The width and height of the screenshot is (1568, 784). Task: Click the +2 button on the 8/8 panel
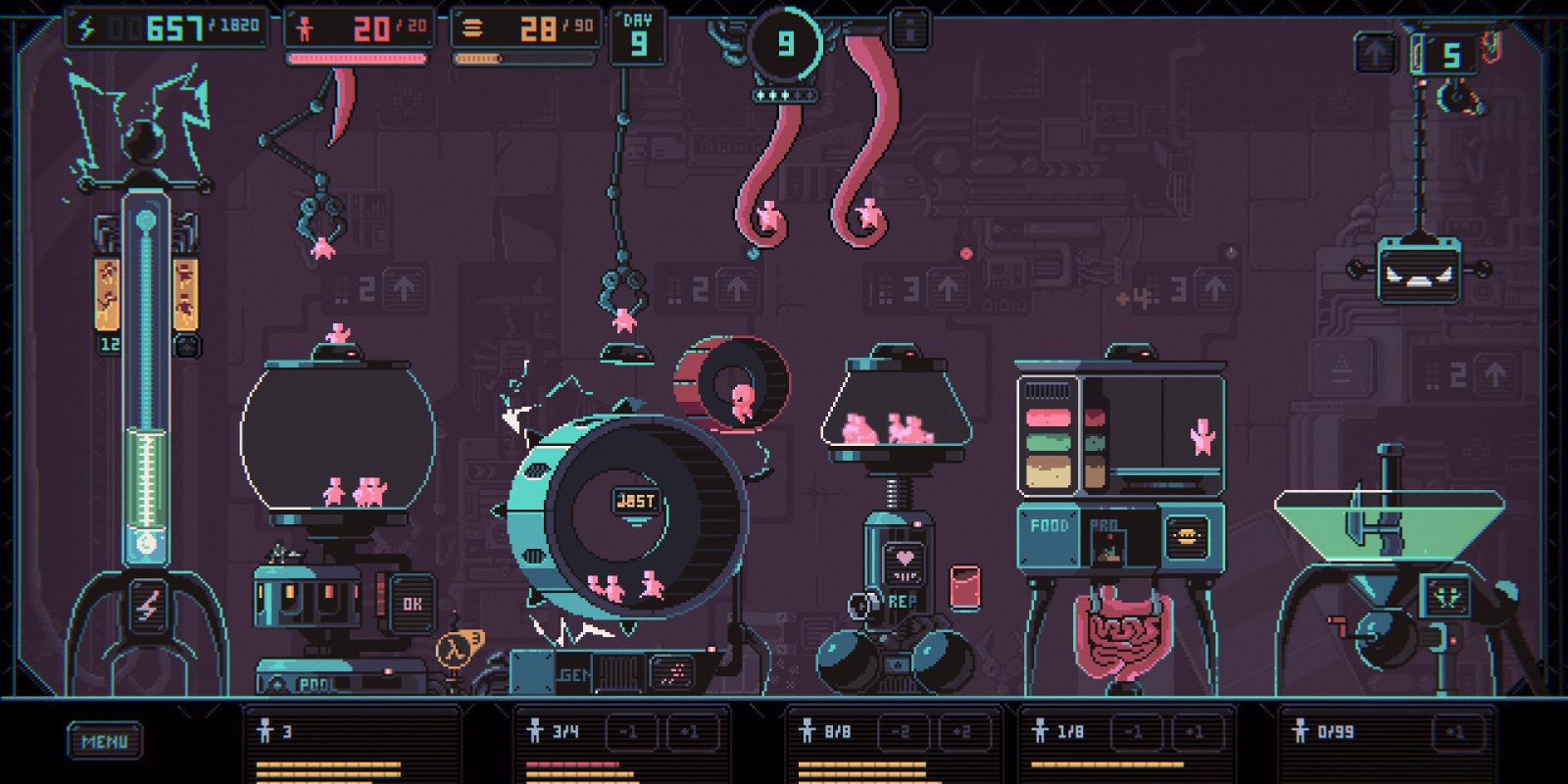point(960,731)
